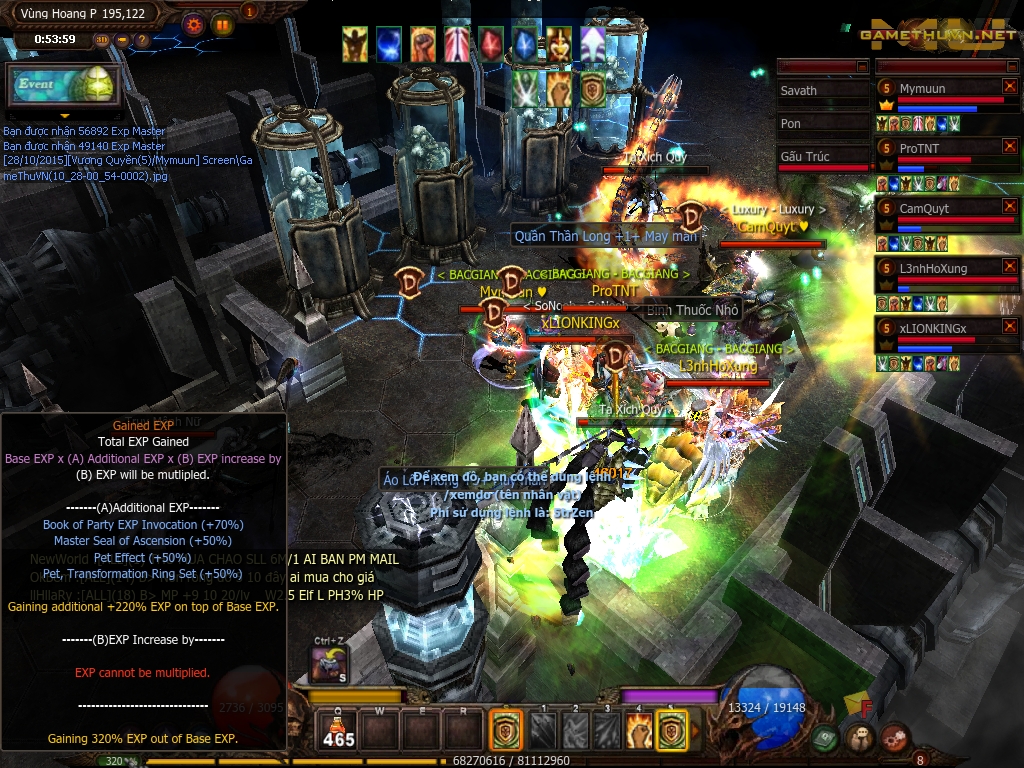Click the orange pause button
This screenshot has height=768, width=1024.
[x=222, y=24]
